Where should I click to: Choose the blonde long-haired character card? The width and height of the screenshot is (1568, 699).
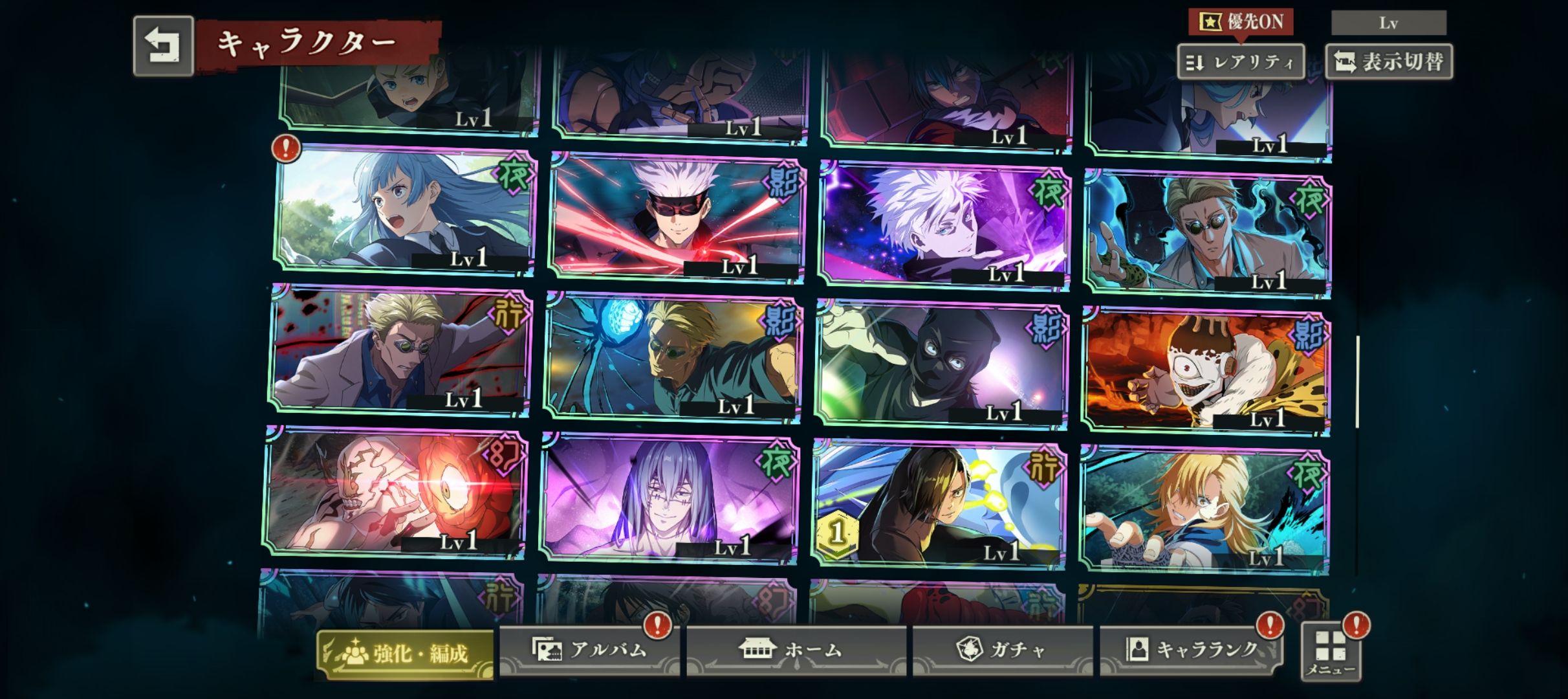[1204, 510]
